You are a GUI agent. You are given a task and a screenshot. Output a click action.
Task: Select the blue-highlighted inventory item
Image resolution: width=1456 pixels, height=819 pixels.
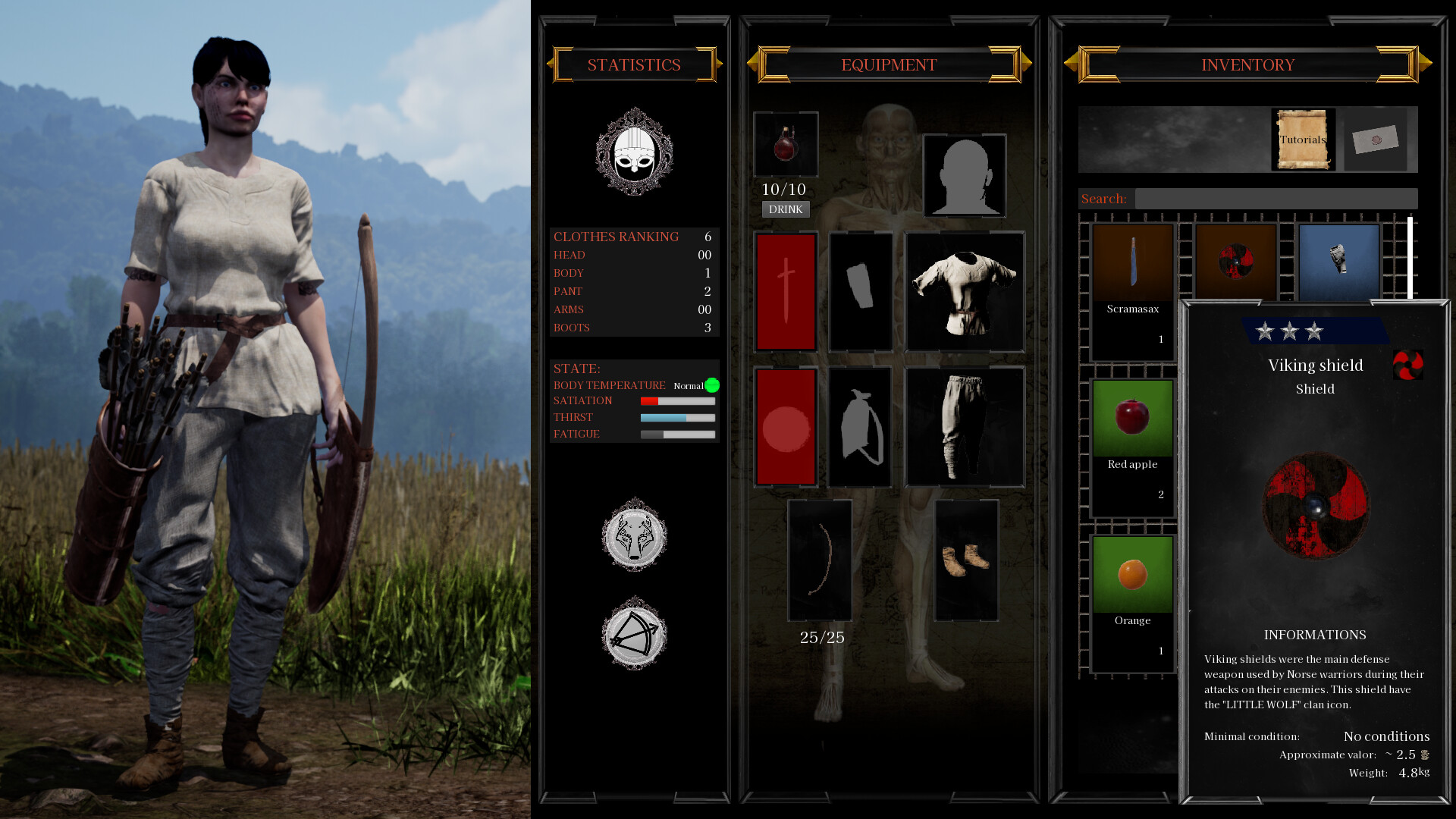[x=1338, y=262]
